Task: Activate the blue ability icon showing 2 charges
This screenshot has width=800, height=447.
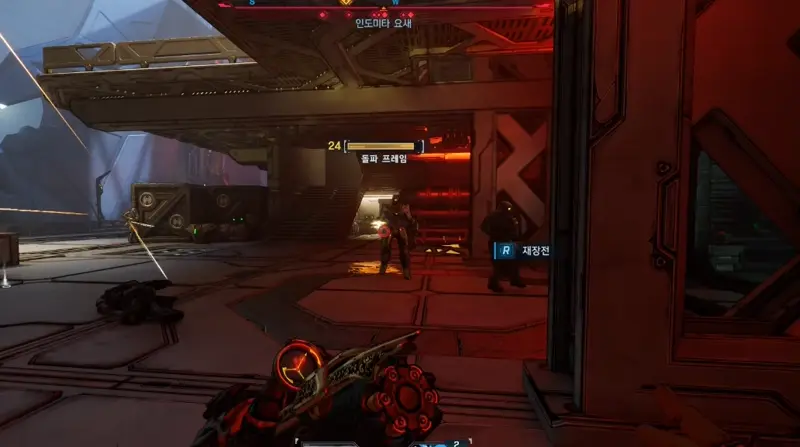Action: (438, 442)
